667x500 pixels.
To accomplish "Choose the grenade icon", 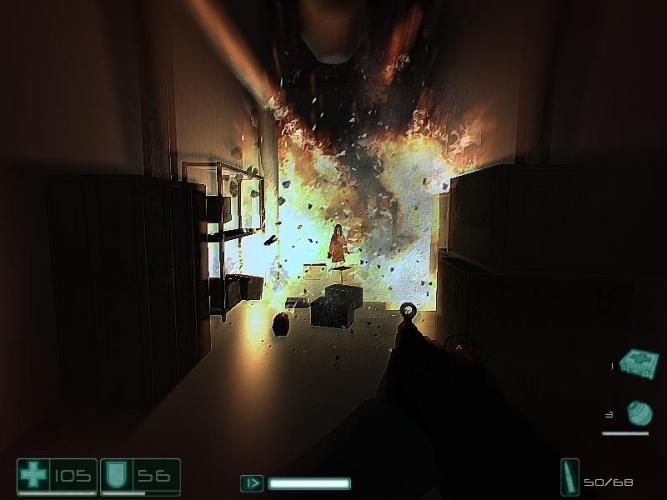I will pyautogui.click(x=638, y=412).
